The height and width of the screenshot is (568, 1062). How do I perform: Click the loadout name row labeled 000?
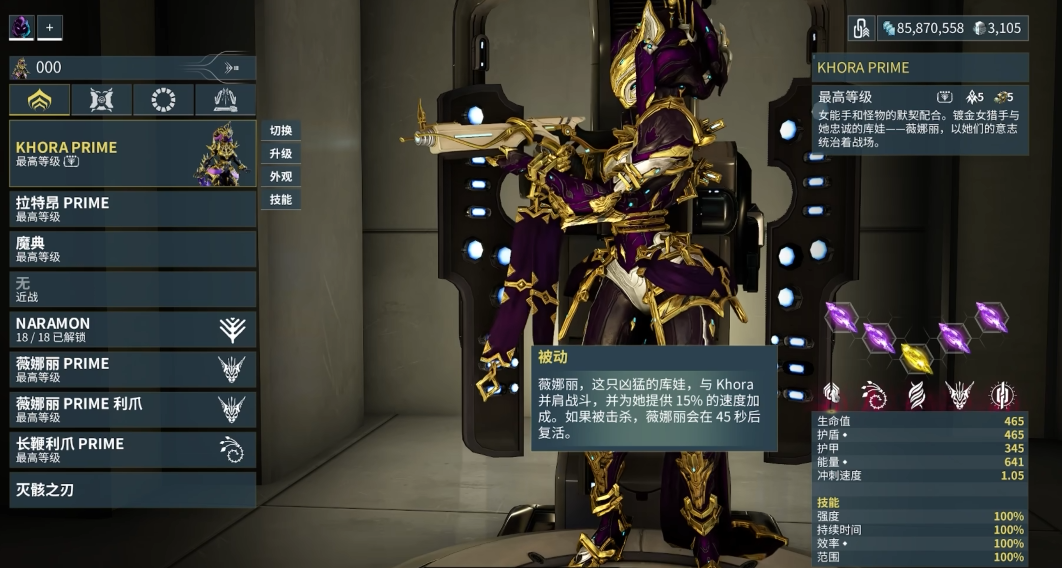coord(132,67)
